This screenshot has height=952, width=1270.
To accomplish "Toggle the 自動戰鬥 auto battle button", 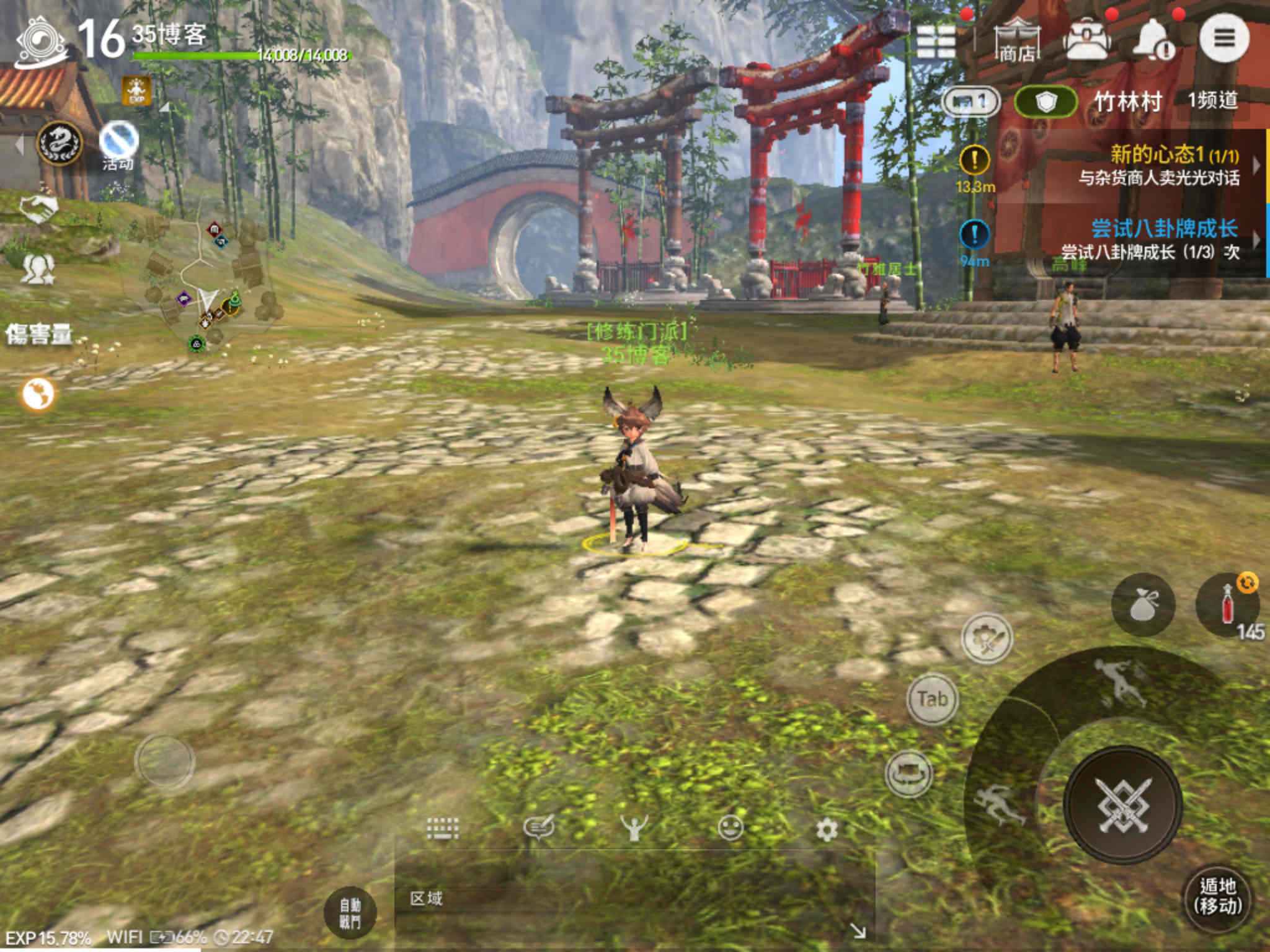I will (x=350, y=914).
